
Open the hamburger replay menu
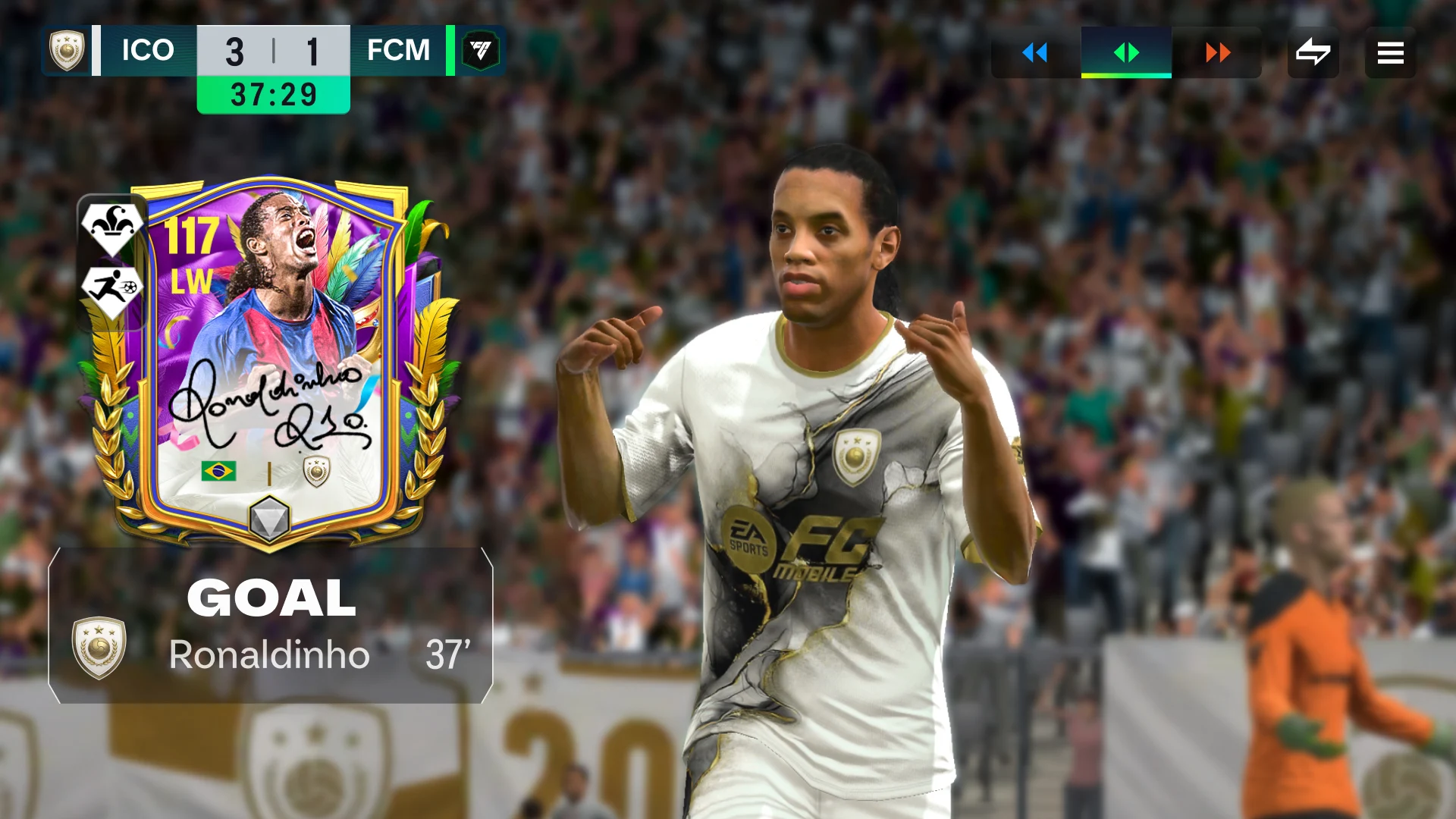coord(1390,52)
